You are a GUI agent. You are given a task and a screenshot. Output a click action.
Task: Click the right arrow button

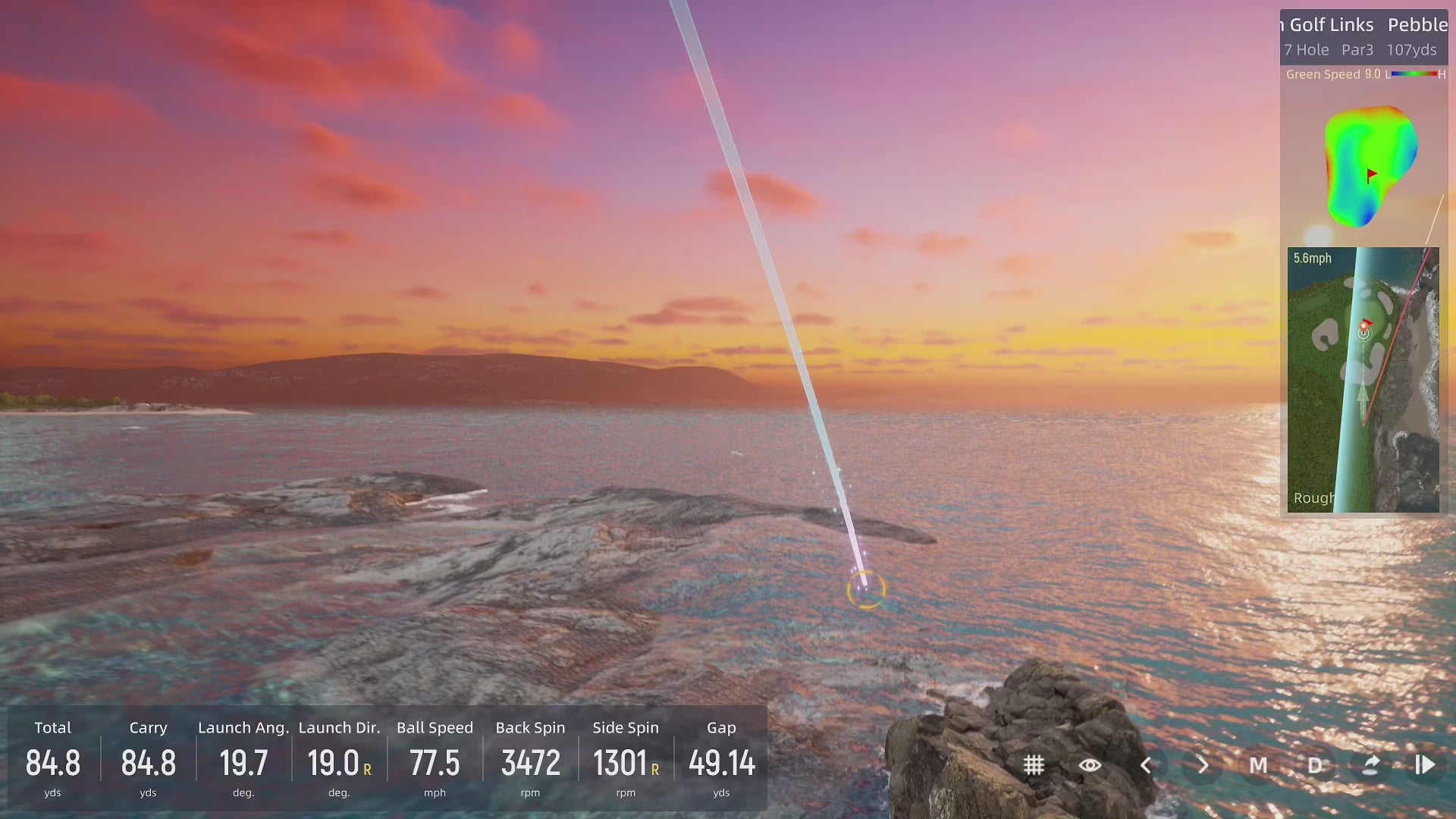coord(1203,765)
